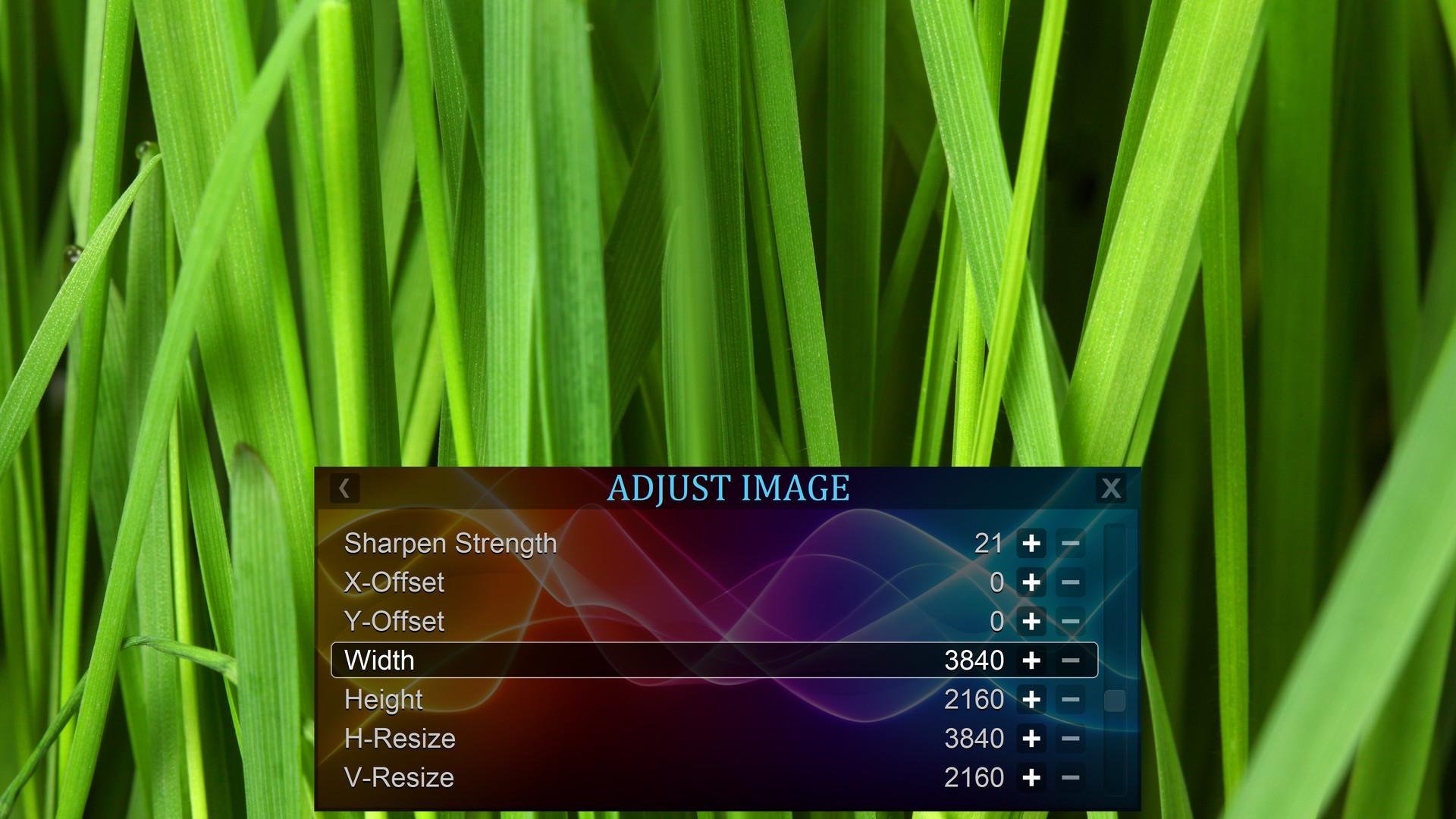Decrease Sharpen Strength with the minus button
Viewport: 1456px width, 819px height.
coord(1071,544)
